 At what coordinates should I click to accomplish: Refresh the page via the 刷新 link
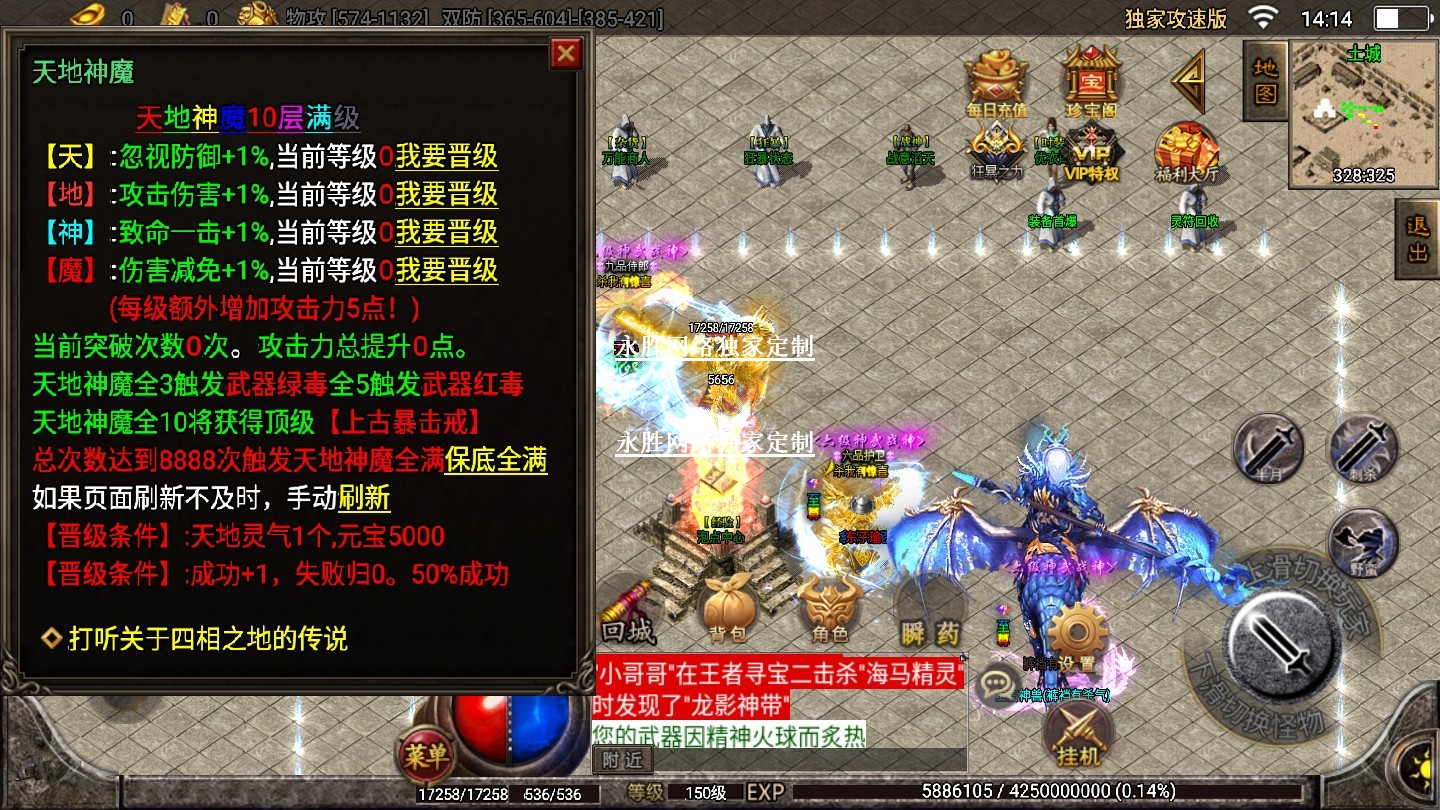point(364,498)
